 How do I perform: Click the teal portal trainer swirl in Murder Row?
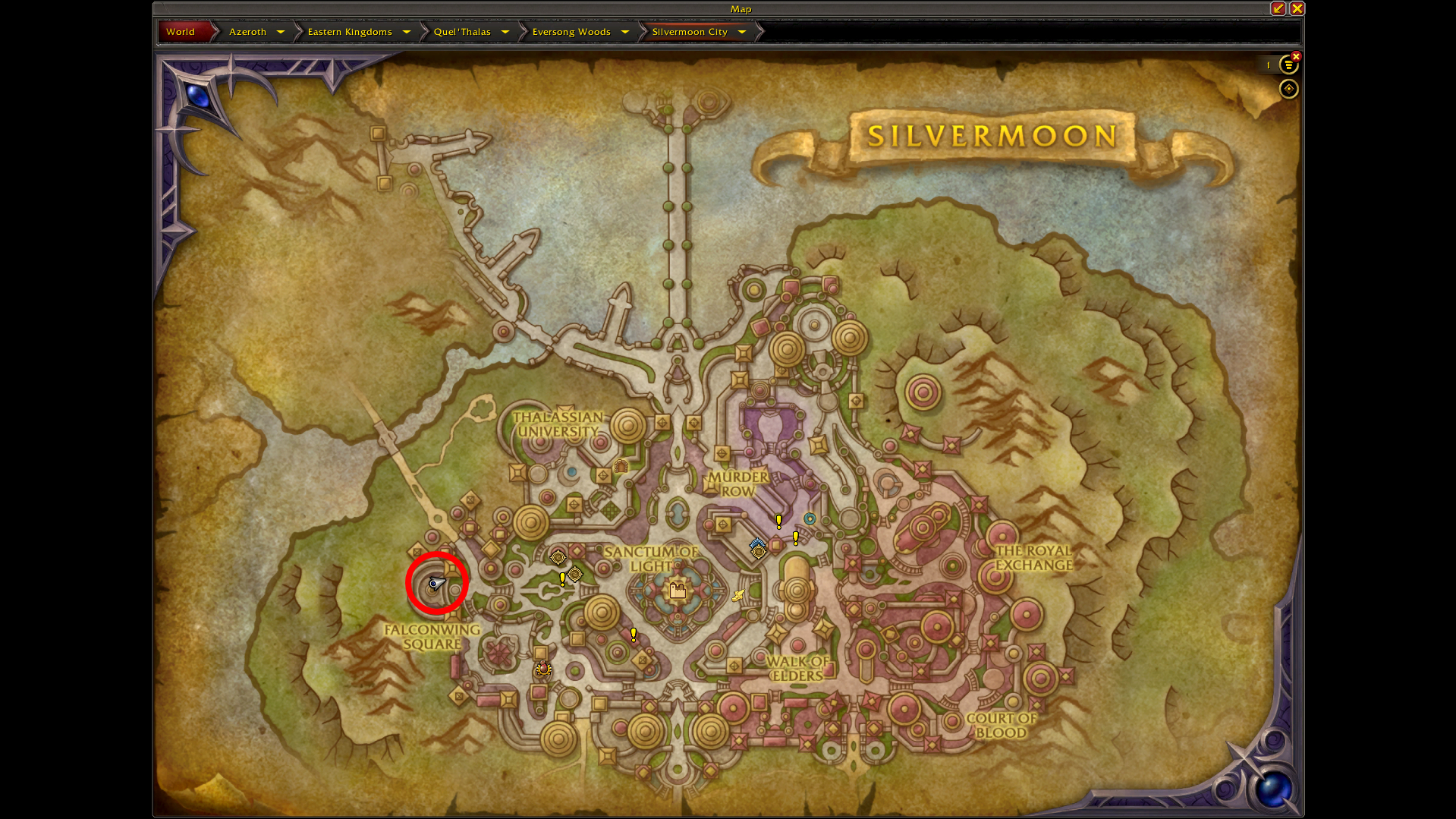coord(810,520)
